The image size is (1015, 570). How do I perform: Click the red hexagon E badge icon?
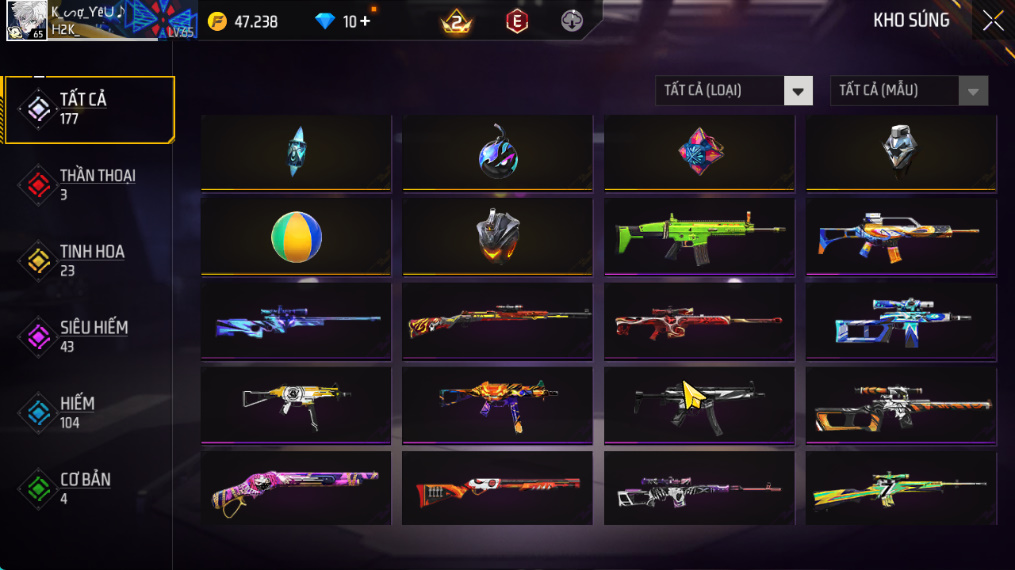(x=516, y=21)
